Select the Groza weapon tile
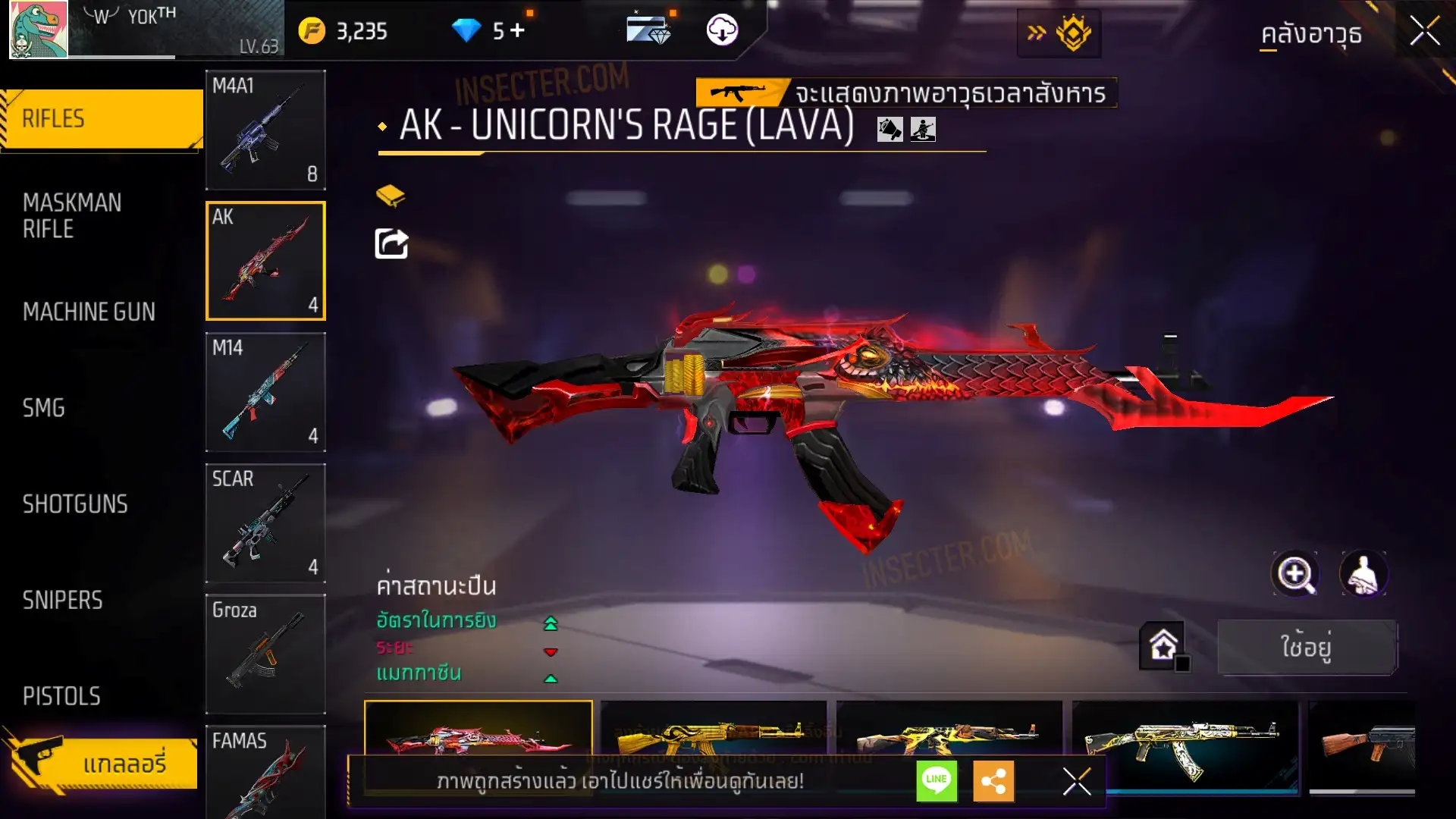The width and height of the screenshot is (1456, 819). [265, 654]
